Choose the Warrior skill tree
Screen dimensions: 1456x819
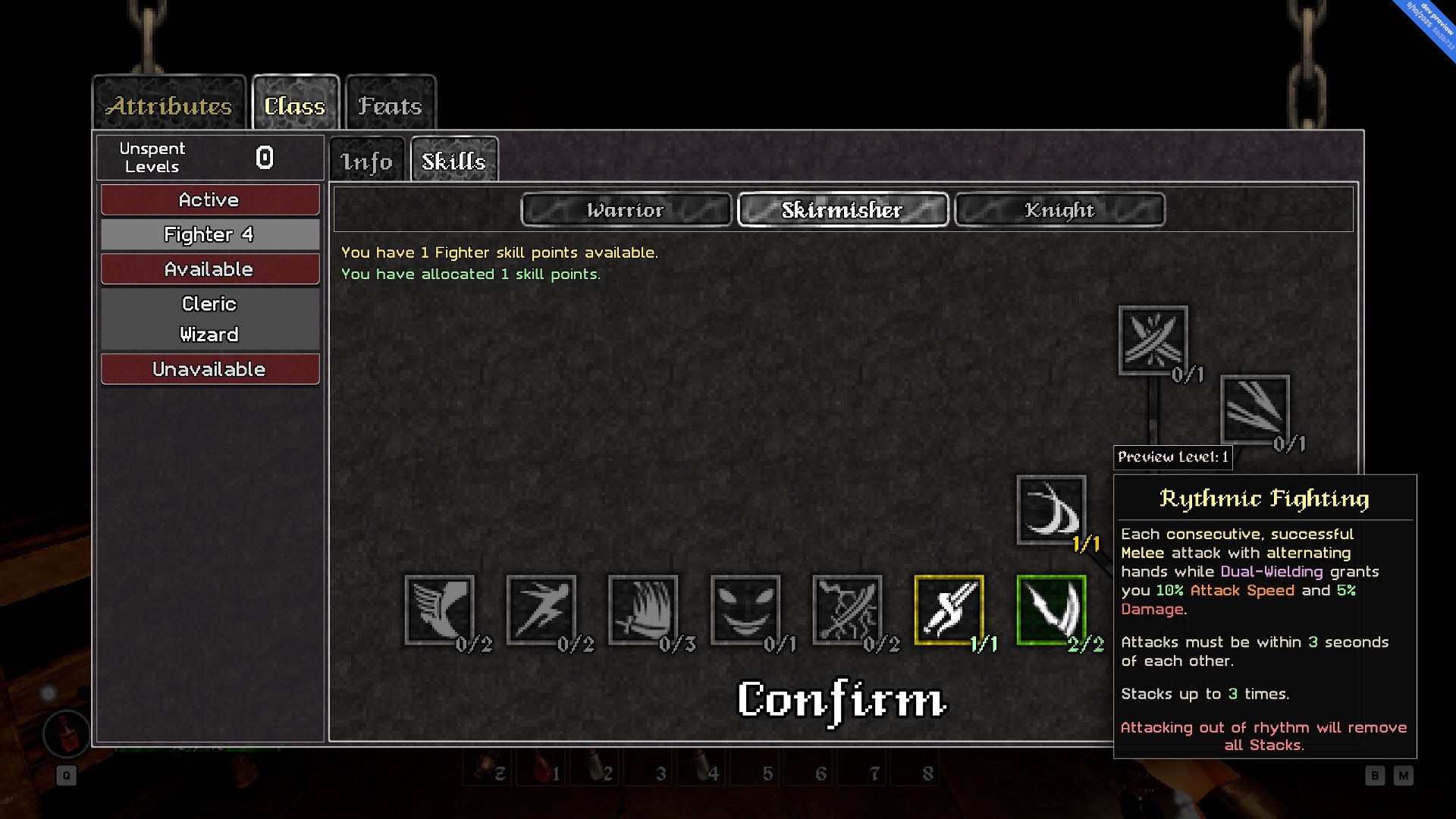[x=626, y=210]
